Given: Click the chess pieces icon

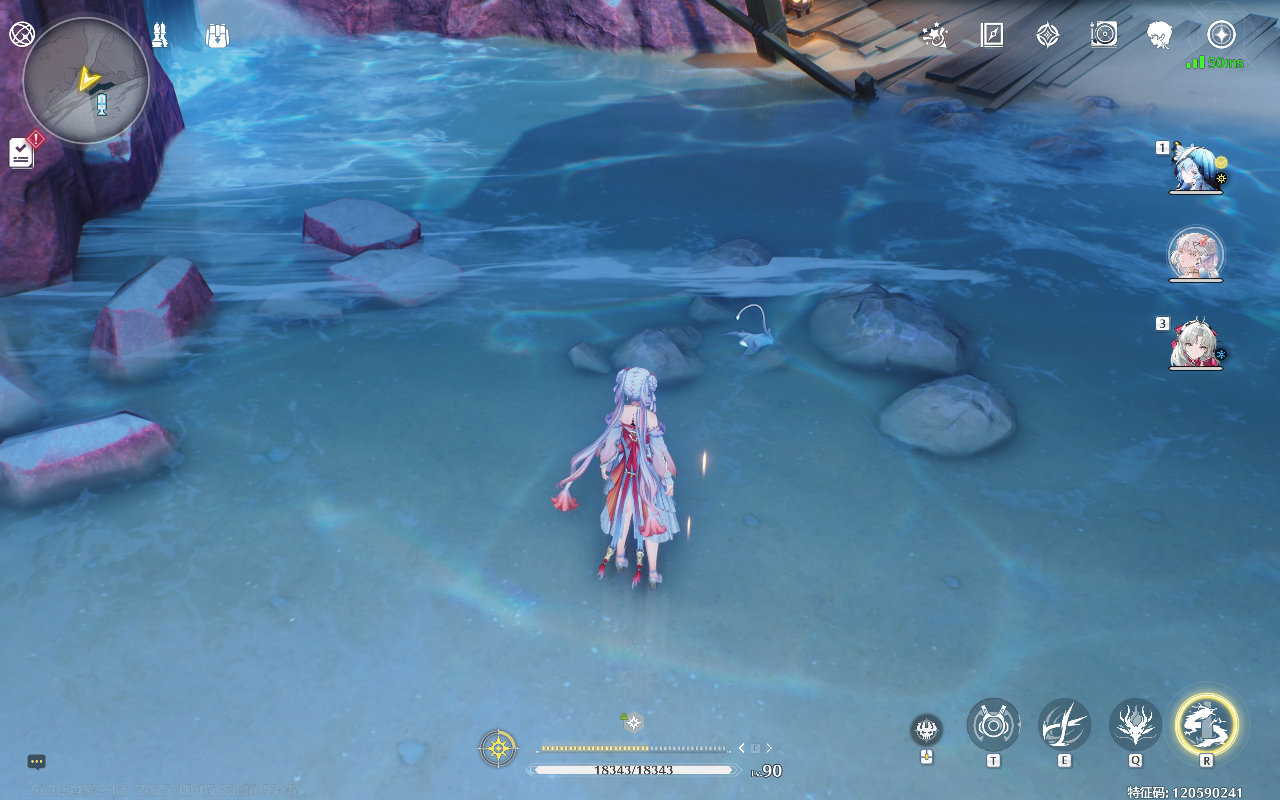Looking at the screenshot, I should 159,36.
